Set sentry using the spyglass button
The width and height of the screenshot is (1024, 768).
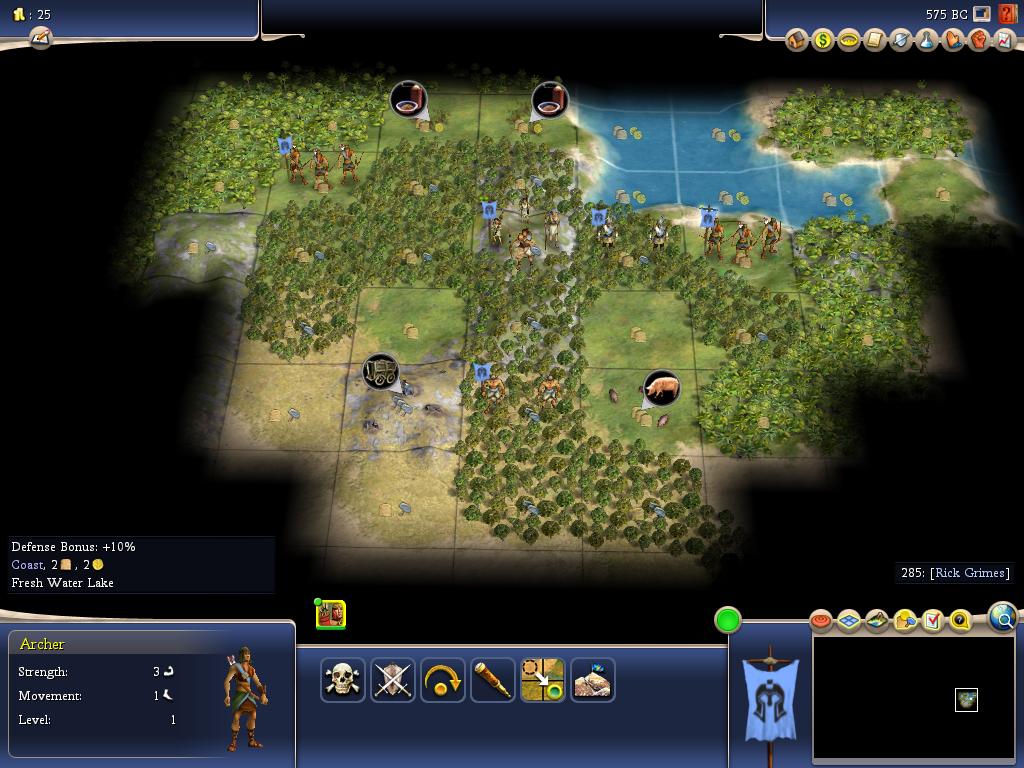coord(493,680)
